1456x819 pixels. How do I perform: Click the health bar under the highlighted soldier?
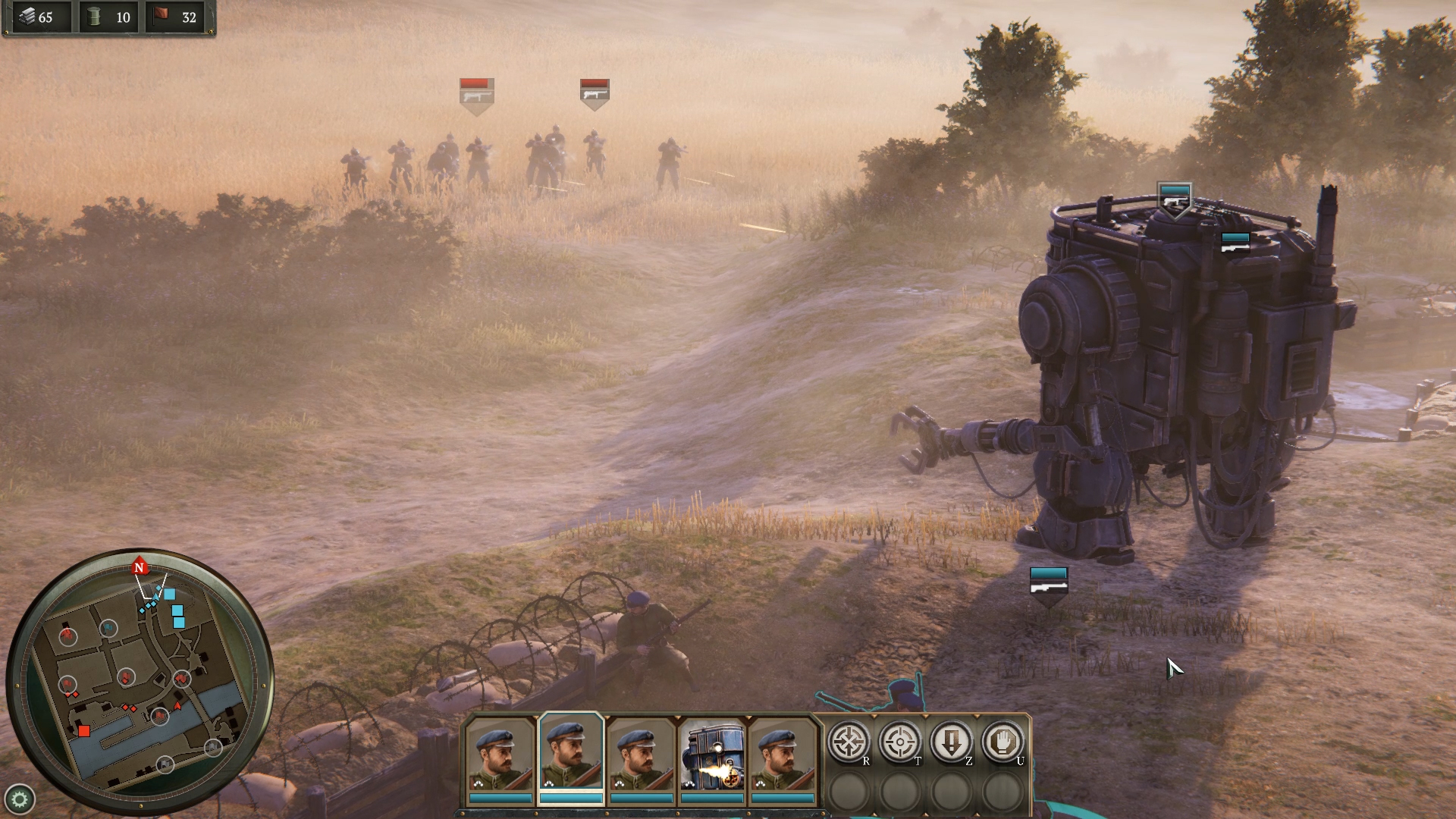[573, 798]
